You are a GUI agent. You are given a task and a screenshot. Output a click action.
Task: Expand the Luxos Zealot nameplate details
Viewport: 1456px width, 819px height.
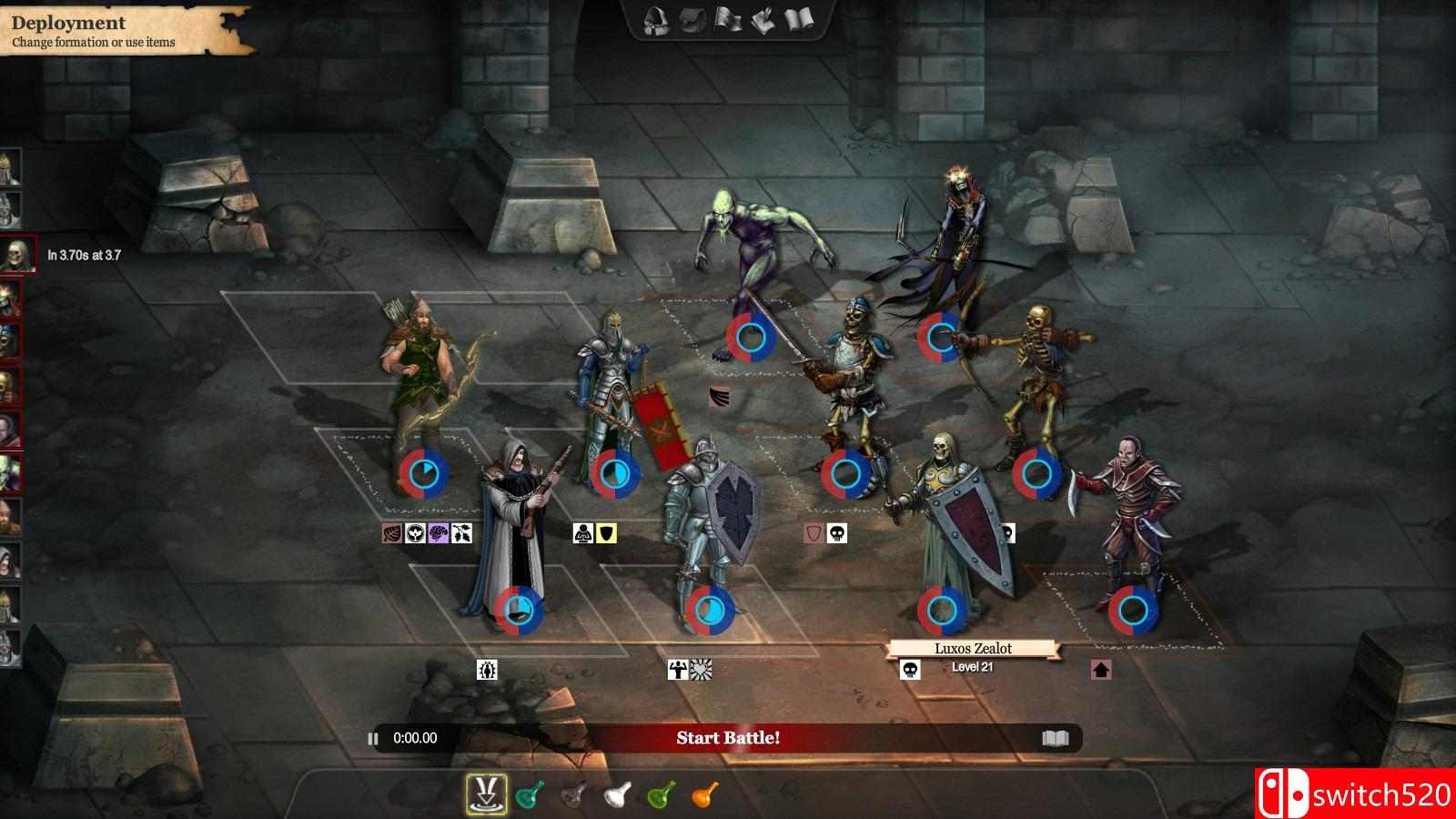[x=972, y=648]
